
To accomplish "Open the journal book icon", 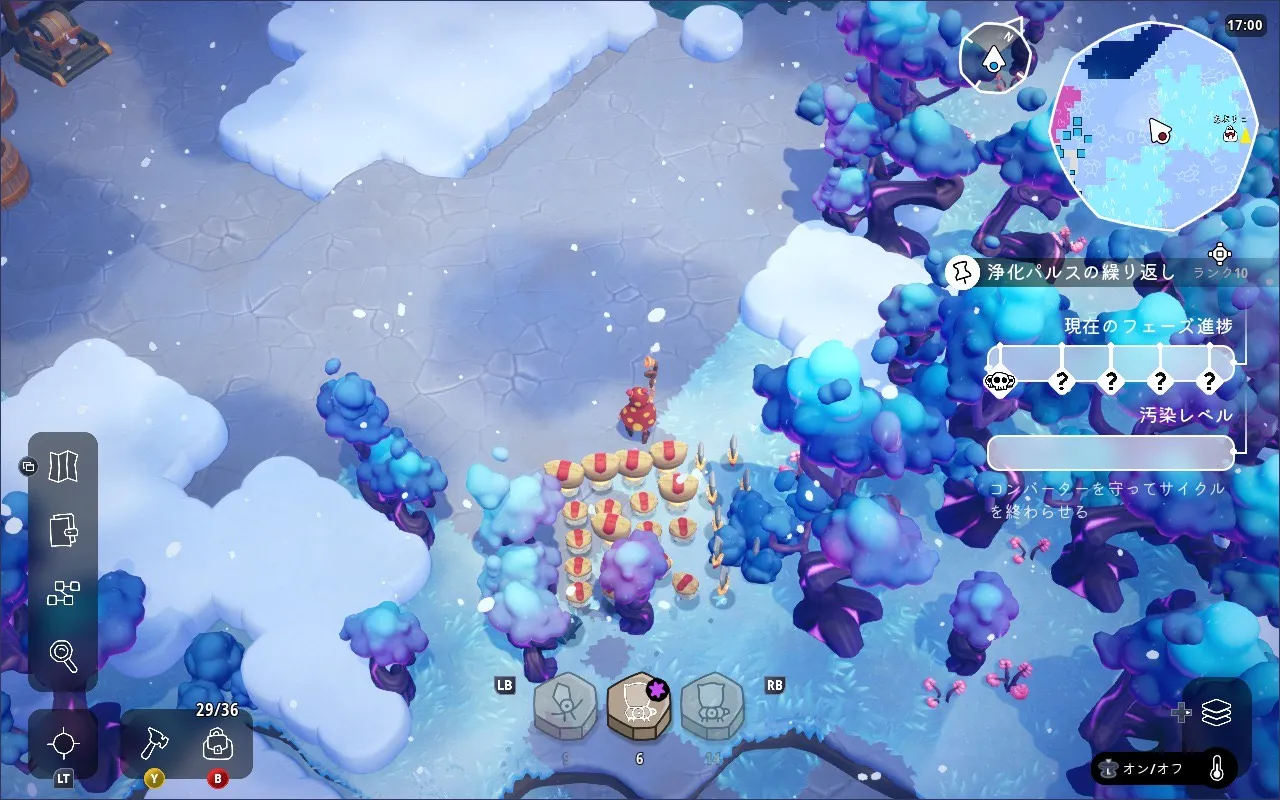I will [64, 529].
